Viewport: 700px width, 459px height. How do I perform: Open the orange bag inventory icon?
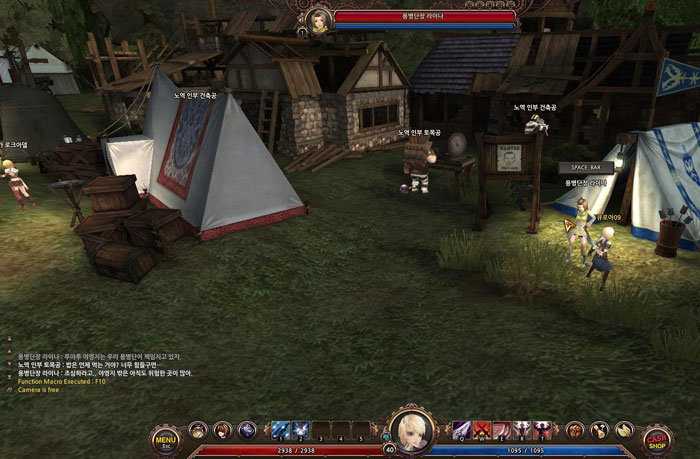click(574, 430)
